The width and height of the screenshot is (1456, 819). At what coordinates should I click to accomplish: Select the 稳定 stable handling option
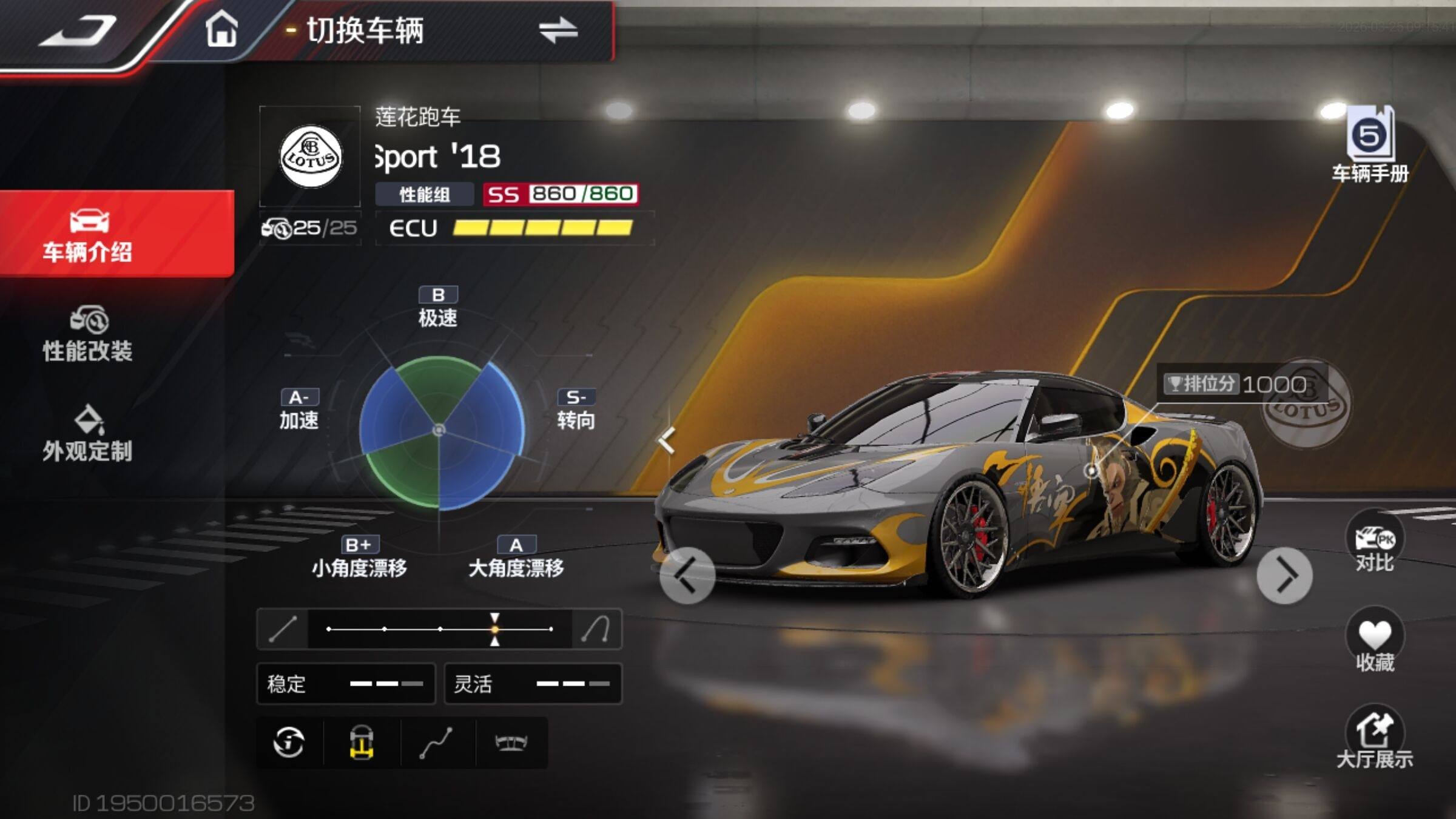tap(346, 684)
